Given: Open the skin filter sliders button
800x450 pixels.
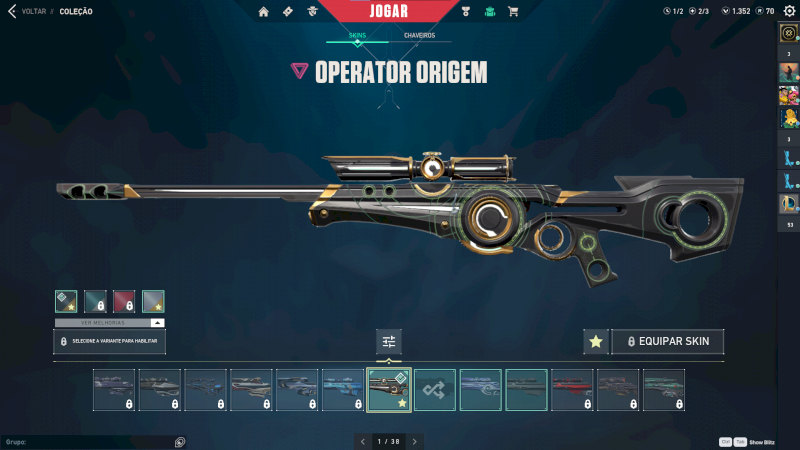Looking at the screenshot, I should click(389, 342).
